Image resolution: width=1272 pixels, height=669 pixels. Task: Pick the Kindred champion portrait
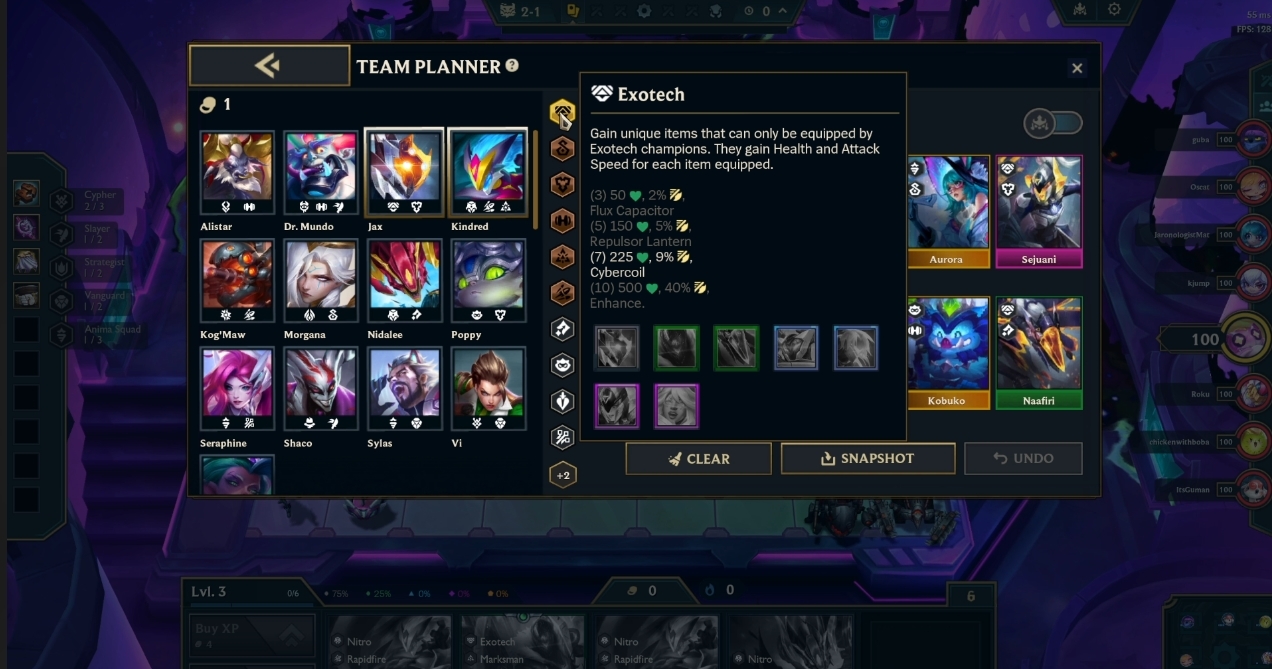click(488, 174)
